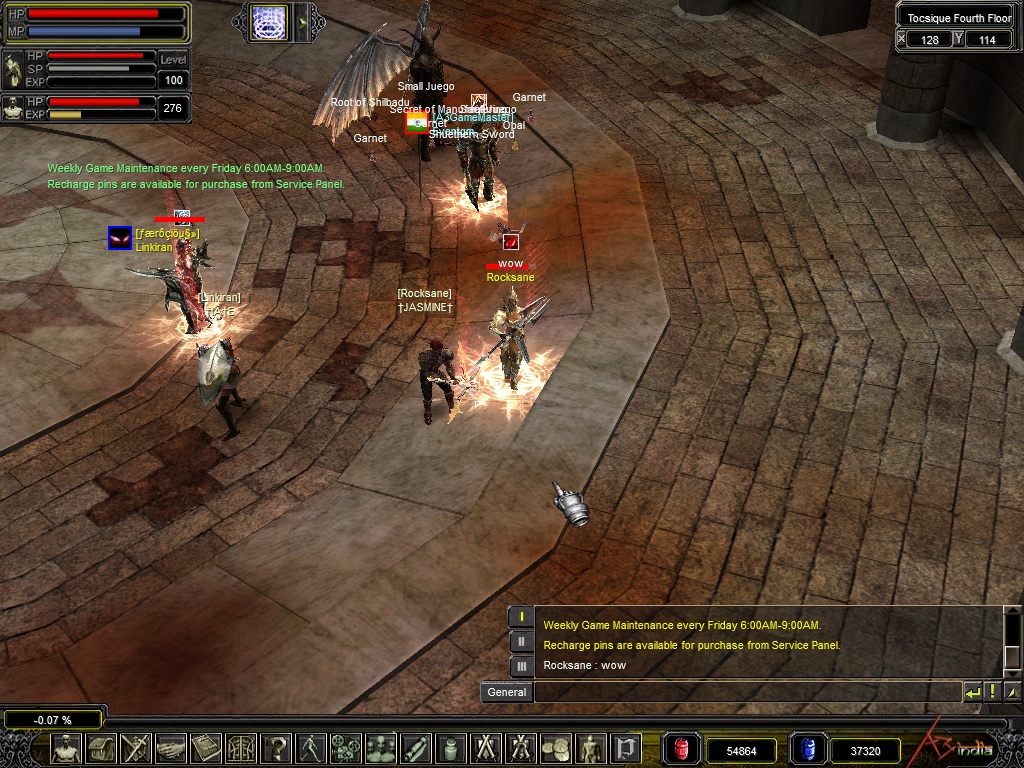This screenshot has width=1024, height=768.
Task: Focus the chat text input box
Action: point(747,692)
